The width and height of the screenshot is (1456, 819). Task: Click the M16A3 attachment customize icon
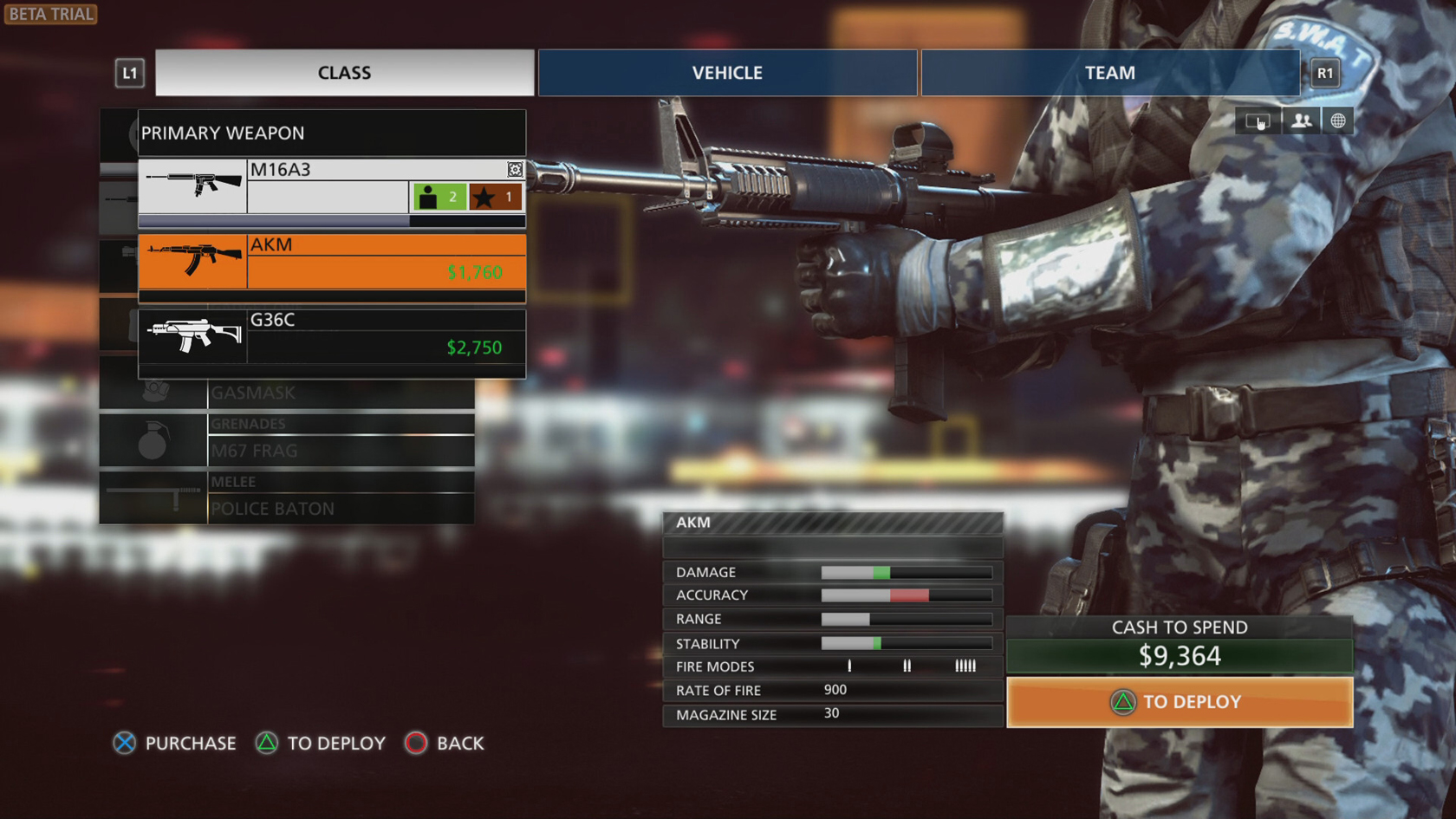coord(515,169)
